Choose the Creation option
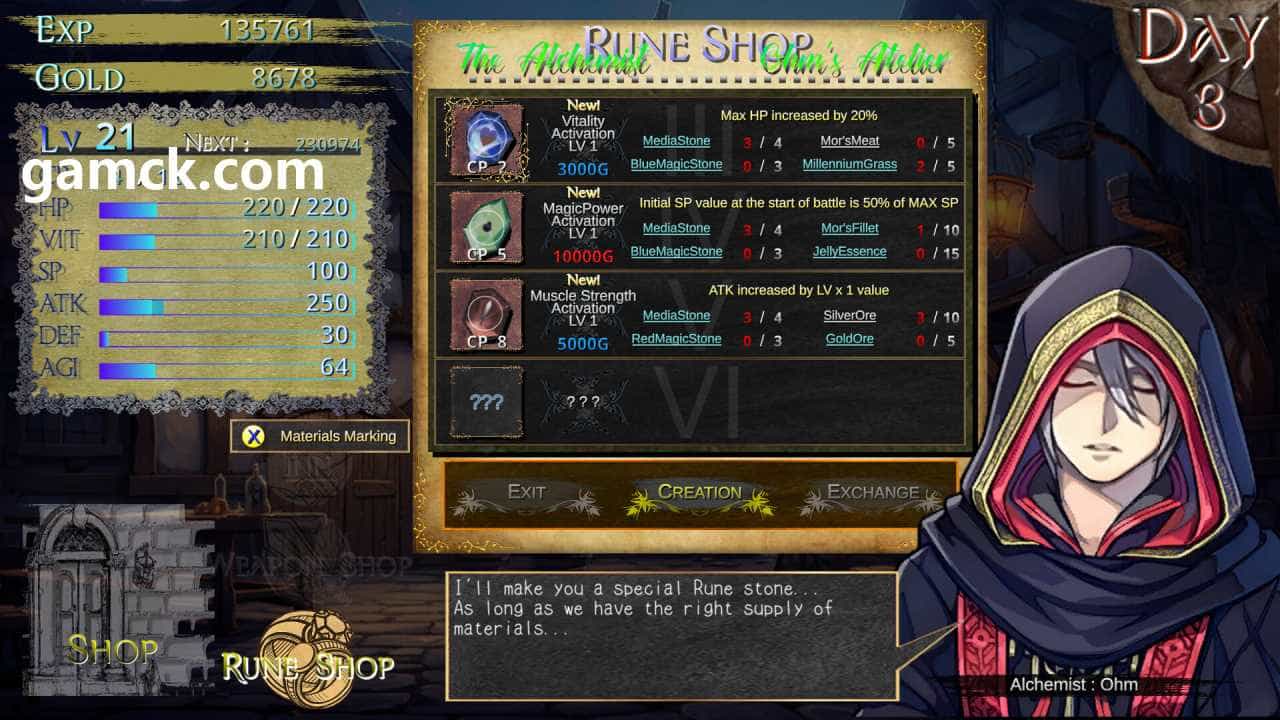Image resolution: width=1280 pixels, height=720 pixels. click(x=699, y=492)
